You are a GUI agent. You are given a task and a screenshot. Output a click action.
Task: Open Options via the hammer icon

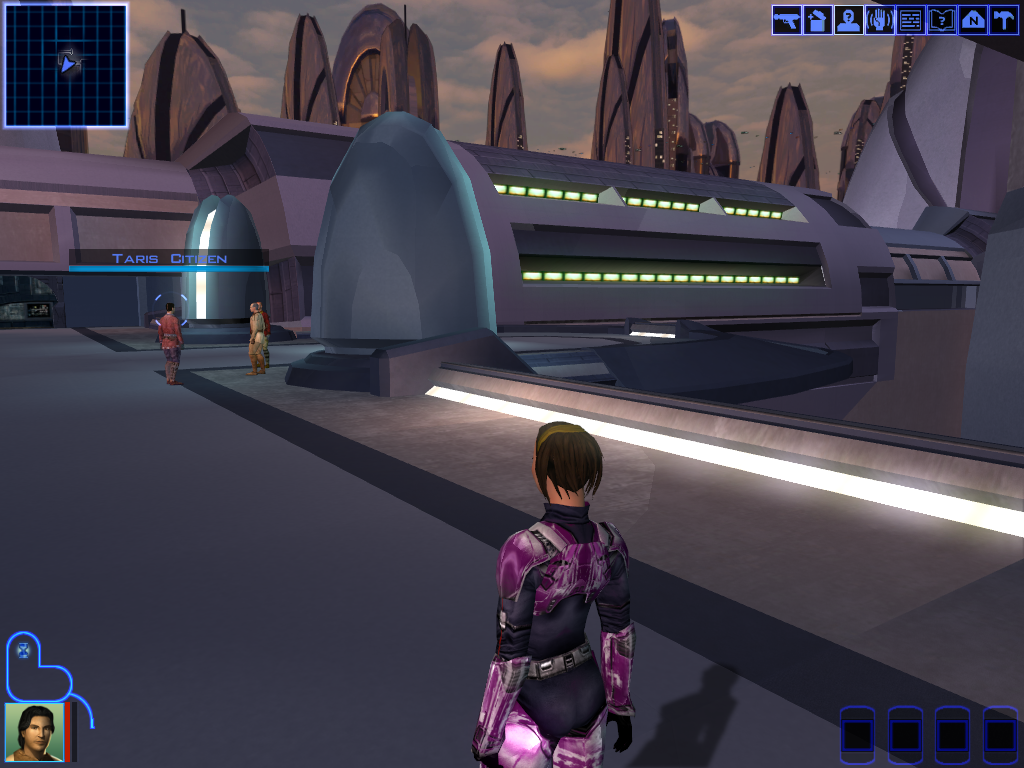[1003, 20]
